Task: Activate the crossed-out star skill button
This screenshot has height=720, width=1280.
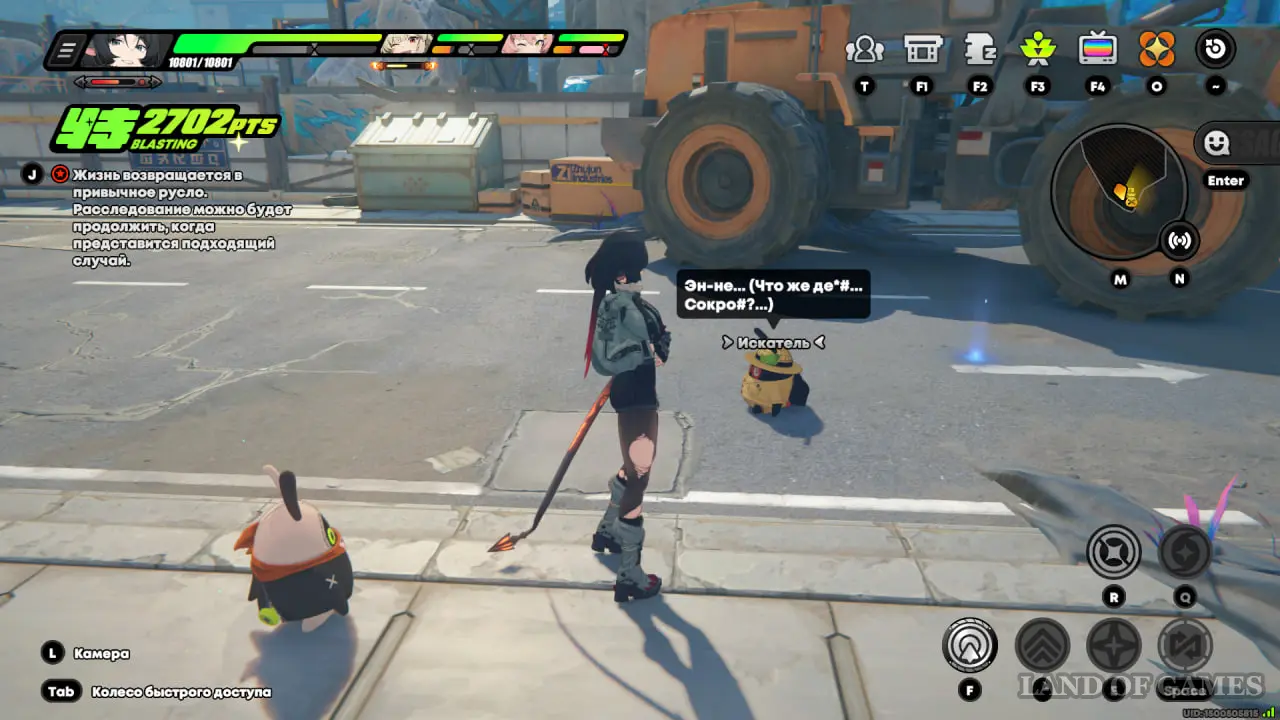Action: tap(1113, 552)
